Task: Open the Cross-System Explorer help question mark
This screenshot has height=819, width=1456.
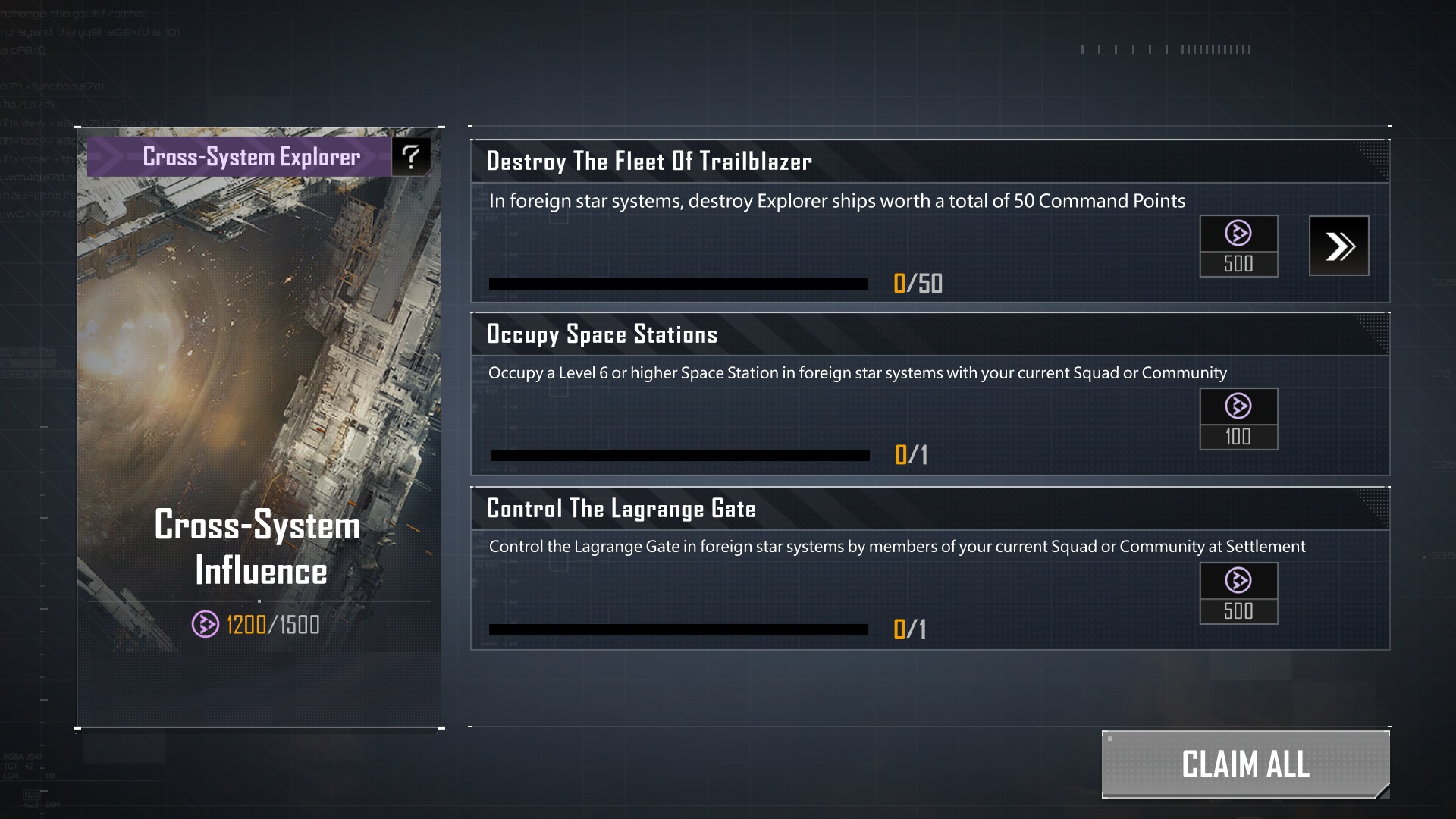Action: [x=411, y=156]
